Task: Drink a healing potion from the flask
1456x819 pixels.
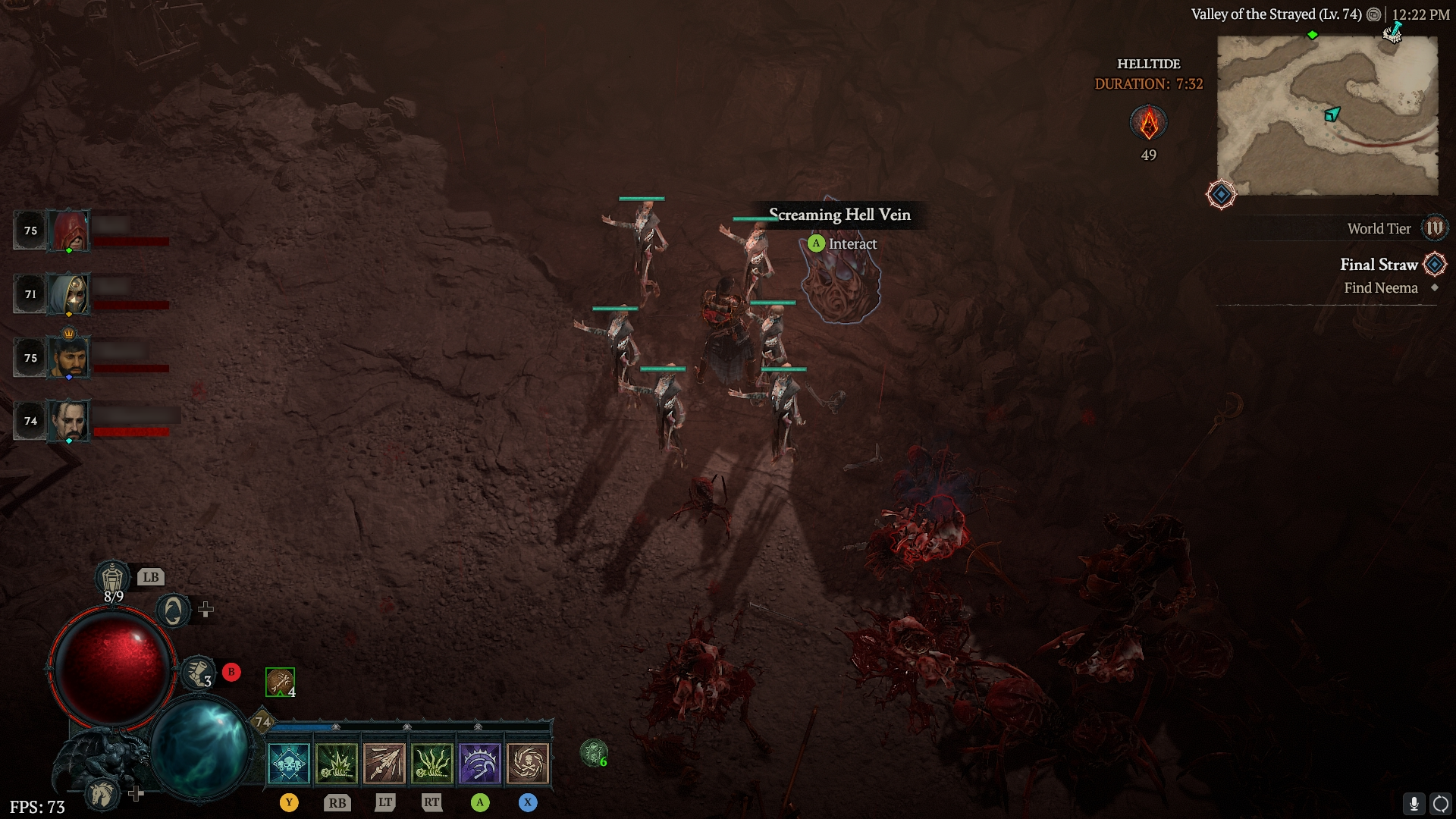Action: [112, 579]
